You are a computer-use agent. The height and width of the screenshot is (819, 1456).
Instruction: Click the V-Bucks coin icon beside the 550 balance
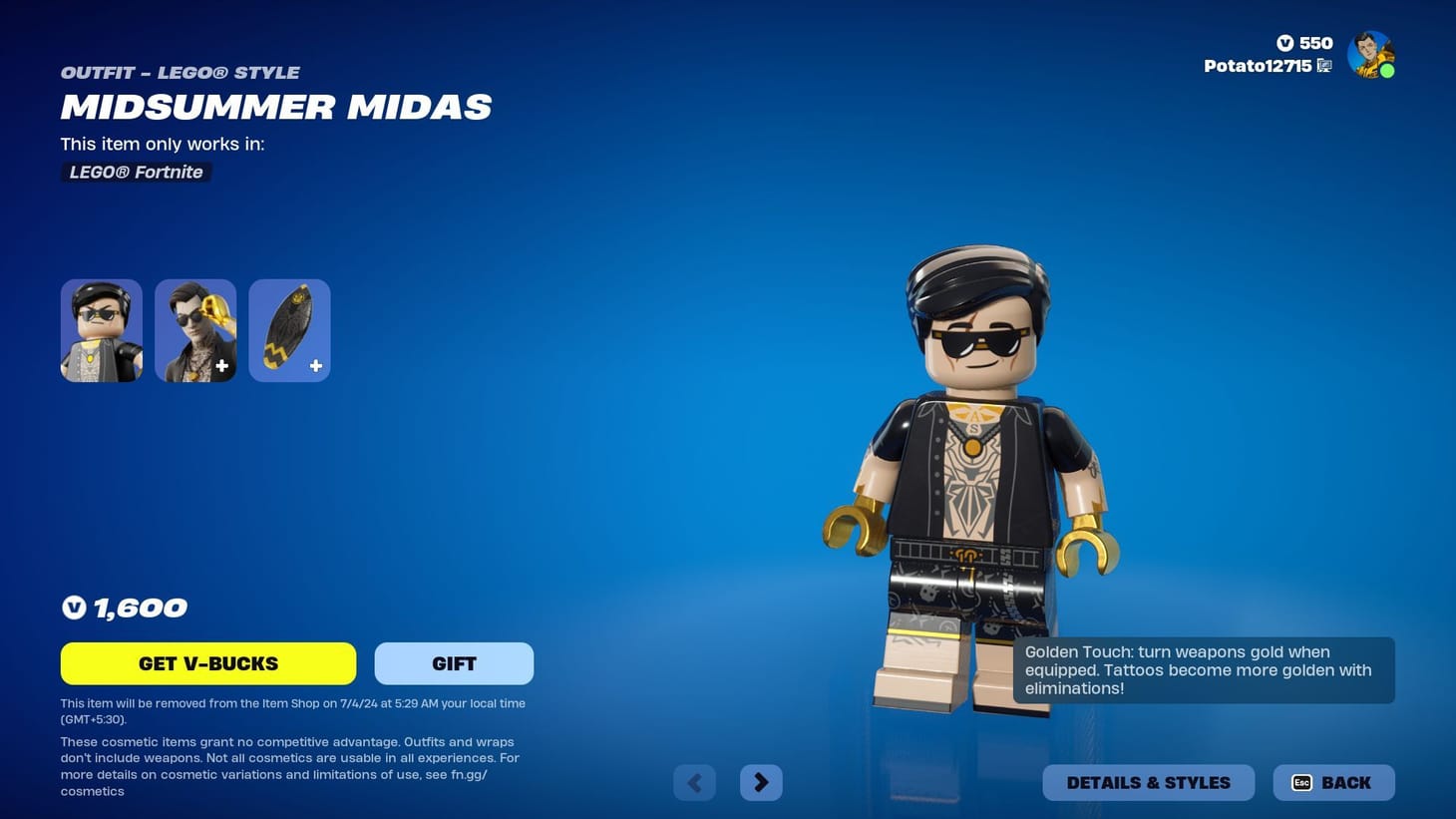click(x=1286, y=43)
